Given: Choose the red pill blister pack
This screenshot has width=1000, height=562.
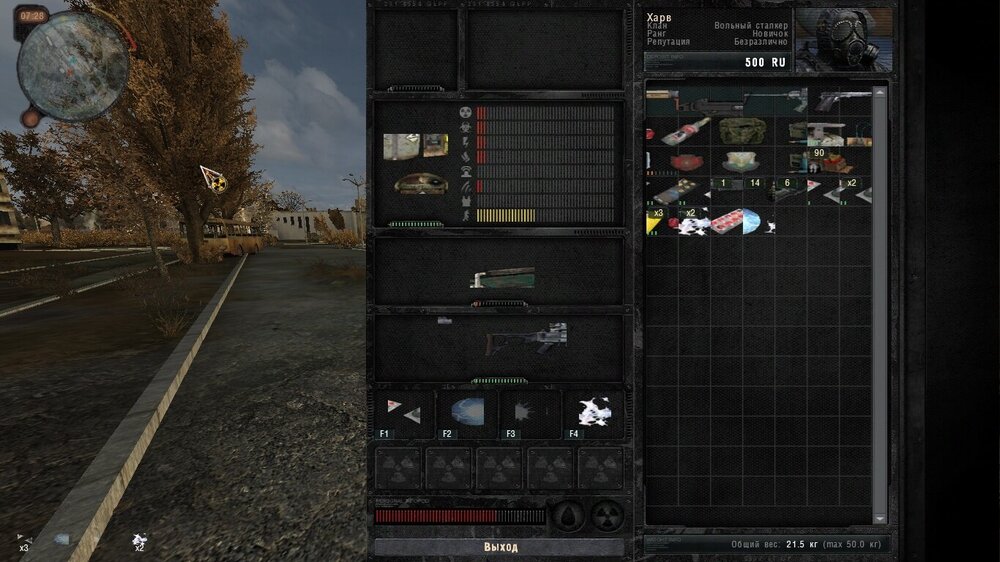Looking at the screenshot, I should (727, 221).
